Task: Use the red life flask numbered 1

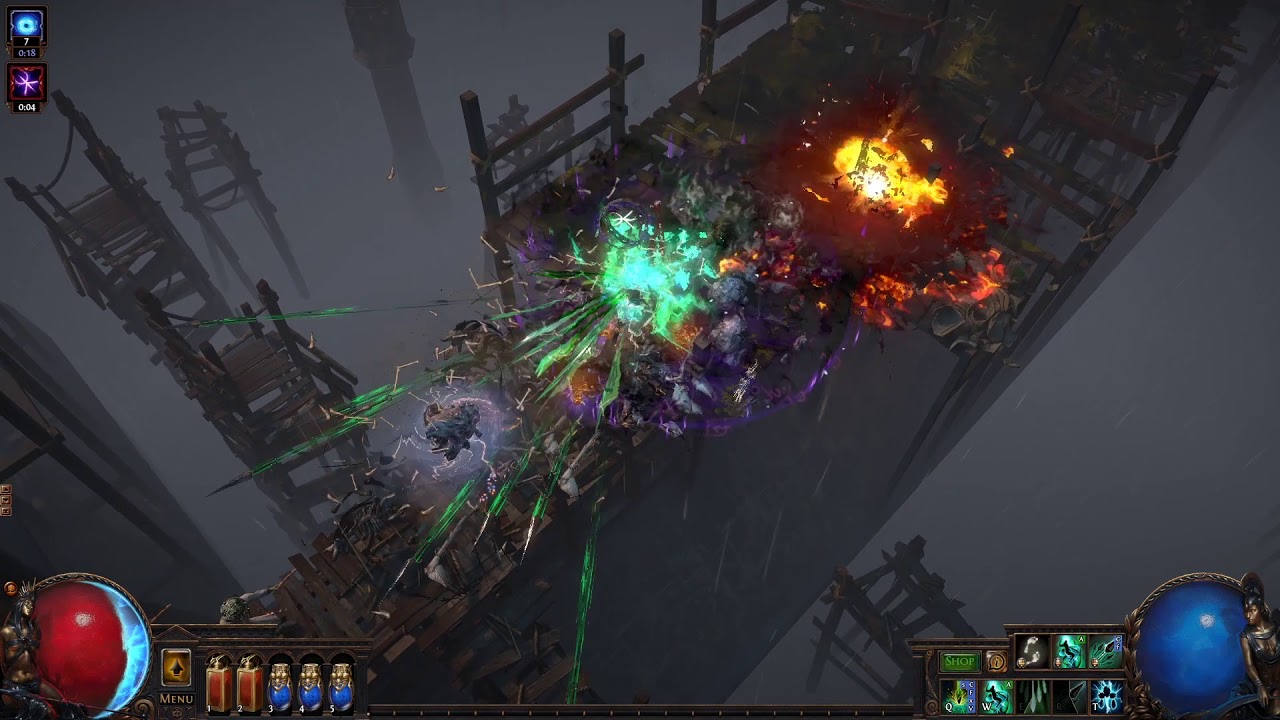Action: tap(218, 686)
